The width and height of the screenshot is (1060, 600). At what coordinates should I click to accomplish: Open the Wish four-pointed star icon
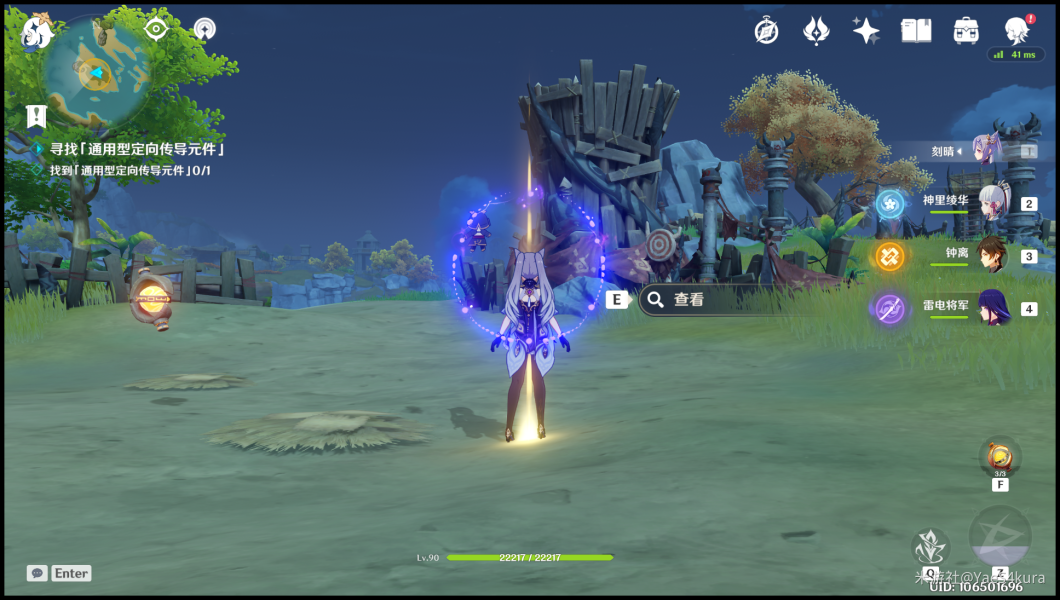click(x=866, y=31)
